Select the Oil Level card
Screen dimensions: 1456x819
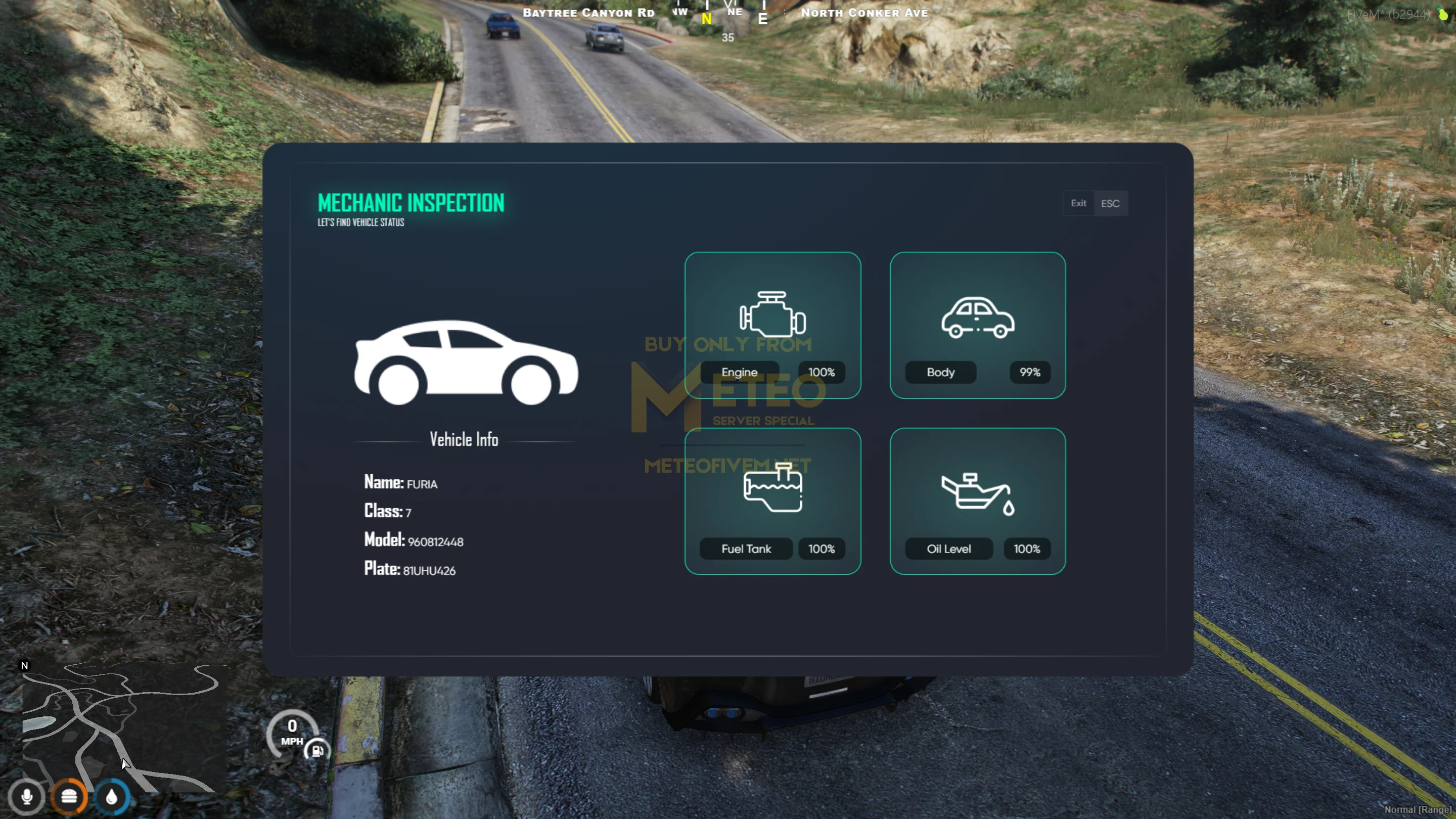pos(977,501)
